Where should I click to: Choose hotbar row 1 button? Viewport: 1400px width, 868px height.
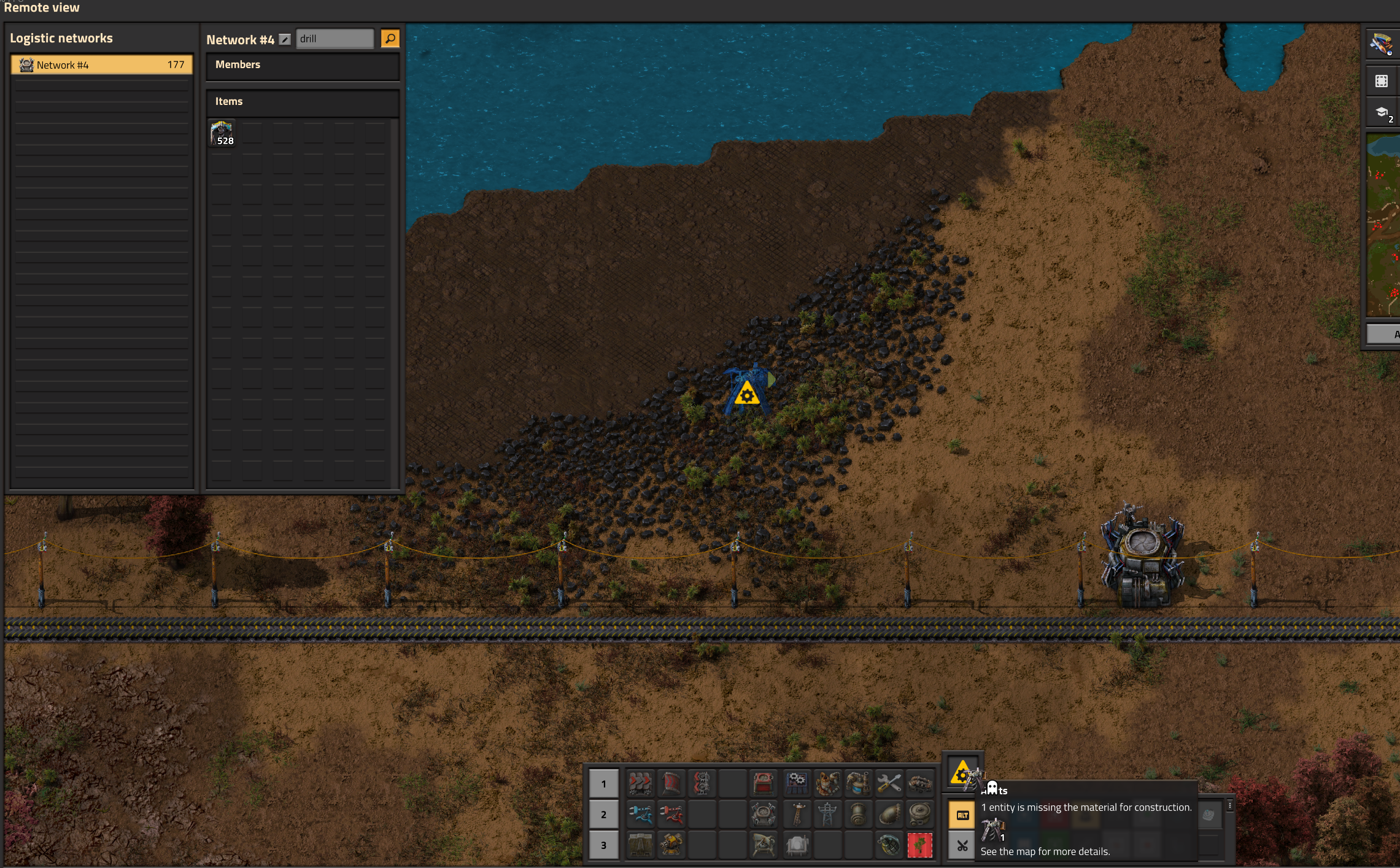coord(603,783)
